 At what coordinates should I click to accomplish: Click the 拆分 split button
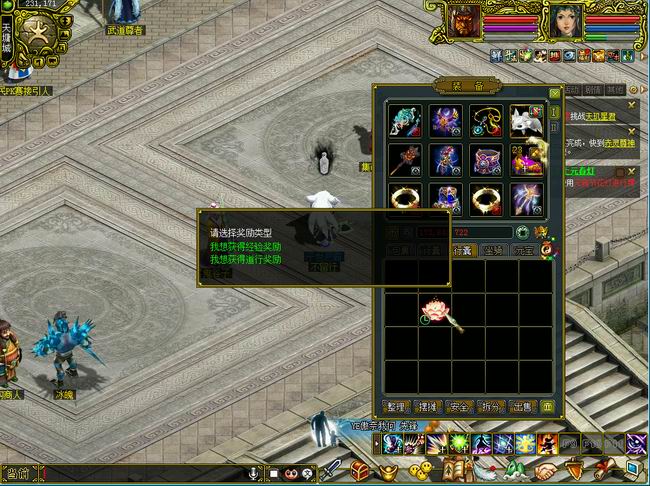click(490, 407)
